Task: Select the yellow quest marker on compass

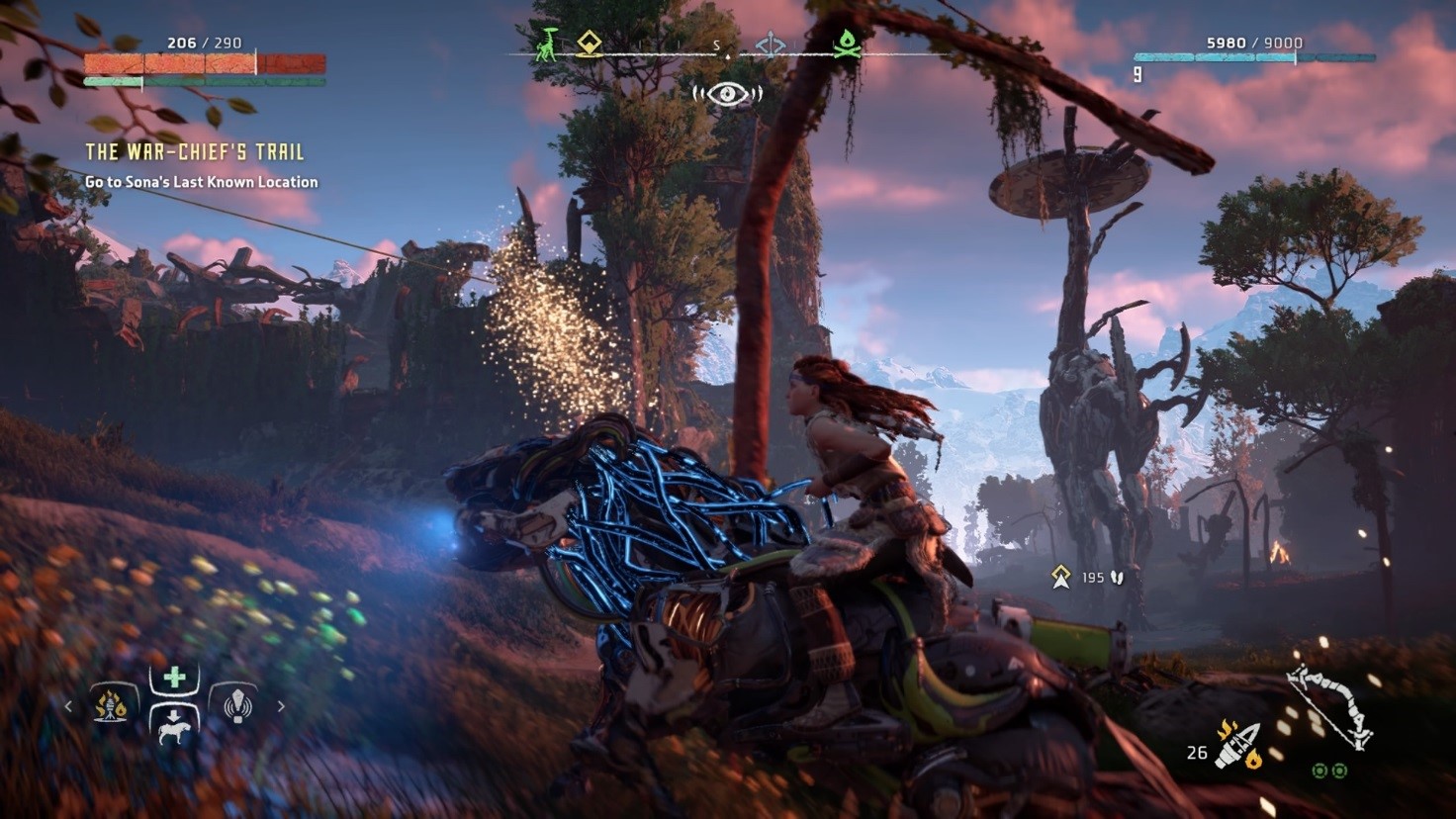Action: [x=590, y=44]
